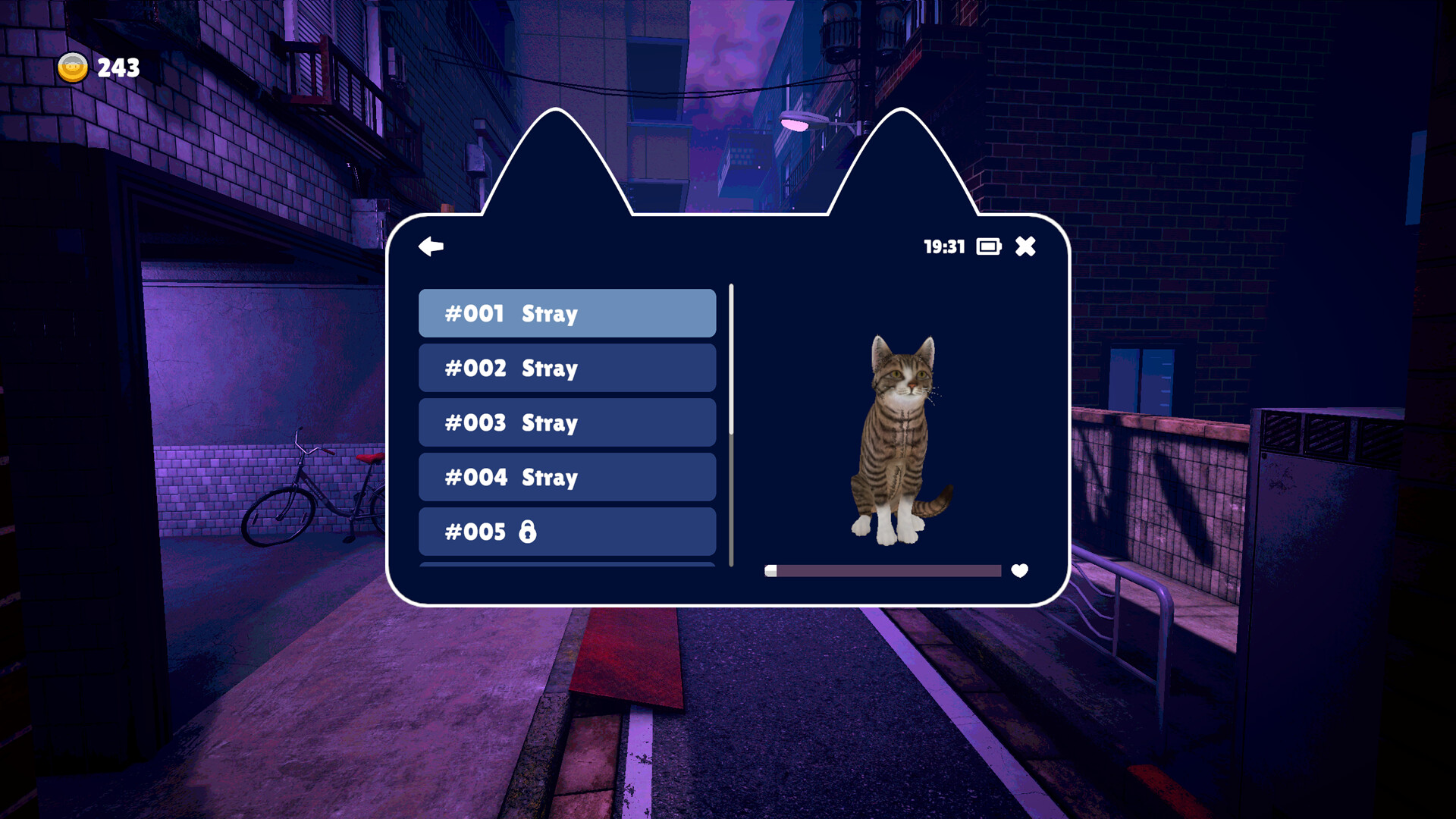Click the battery status icon
Image resolution: width=1456 pixels, height=819 pixels.
pos(987,246)
